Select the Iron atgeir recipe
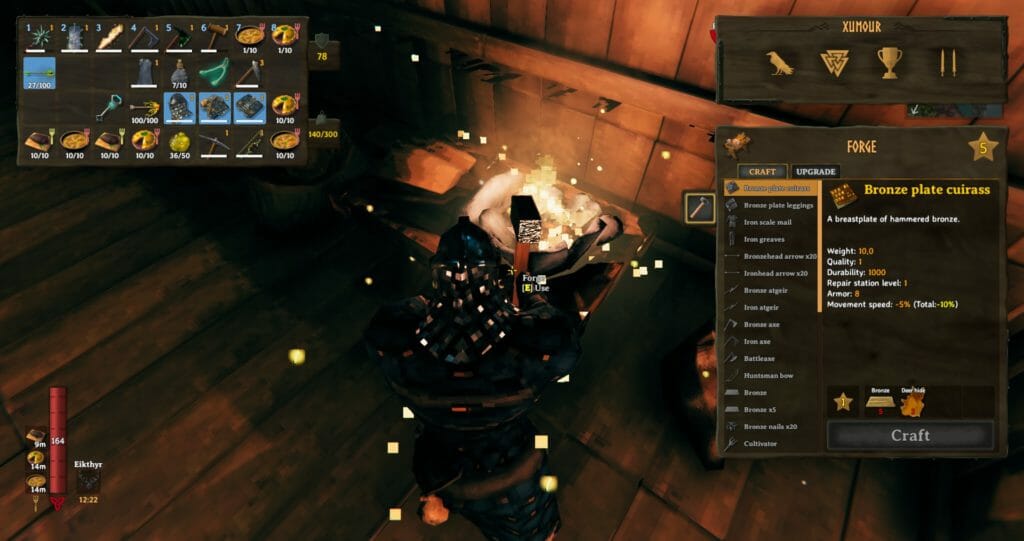The image size is (1024, 541). click(762, 307)
